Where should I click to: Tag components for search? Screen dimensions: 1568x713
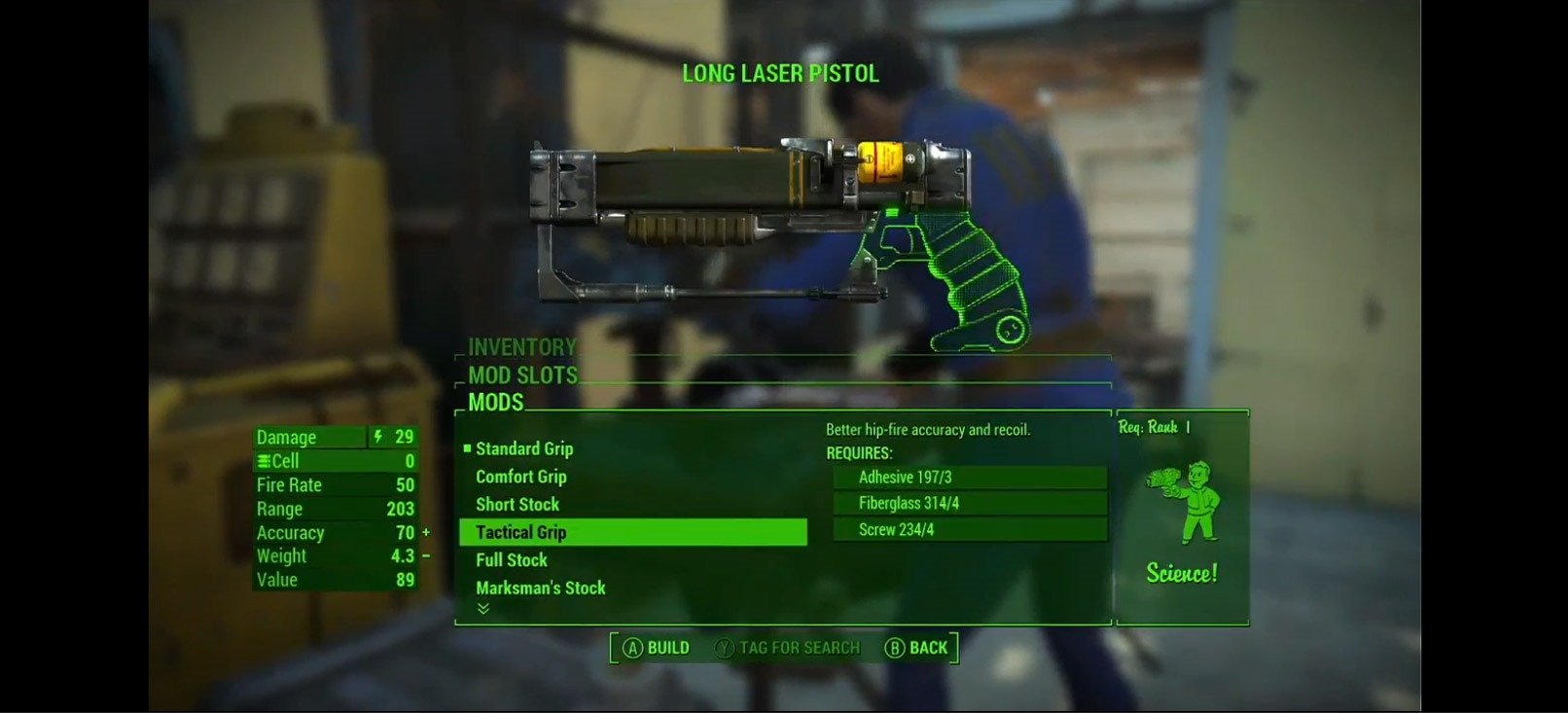click(788, 648)
